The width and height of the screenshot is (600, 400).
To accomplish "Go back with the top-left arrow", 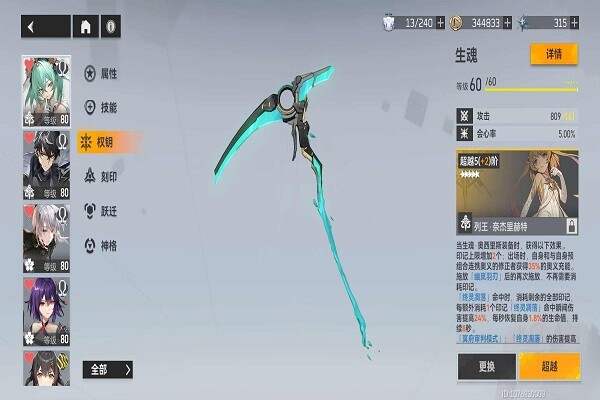I will [x=31, y=27].
